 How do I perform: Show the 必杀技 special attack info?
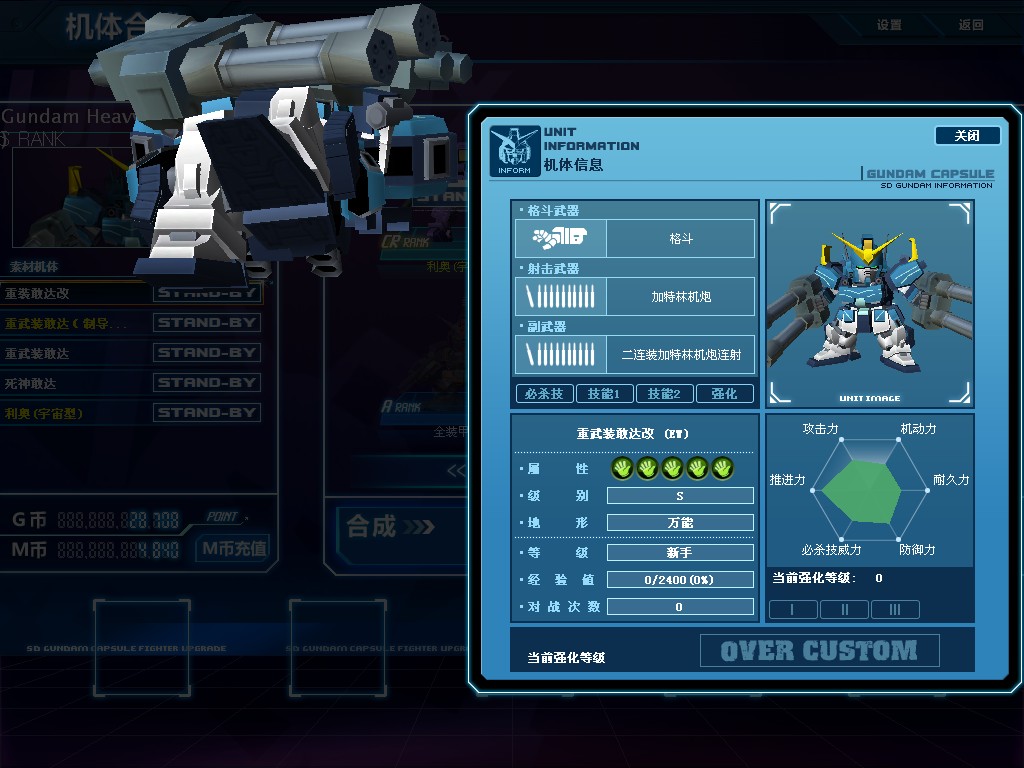(545, 394)
